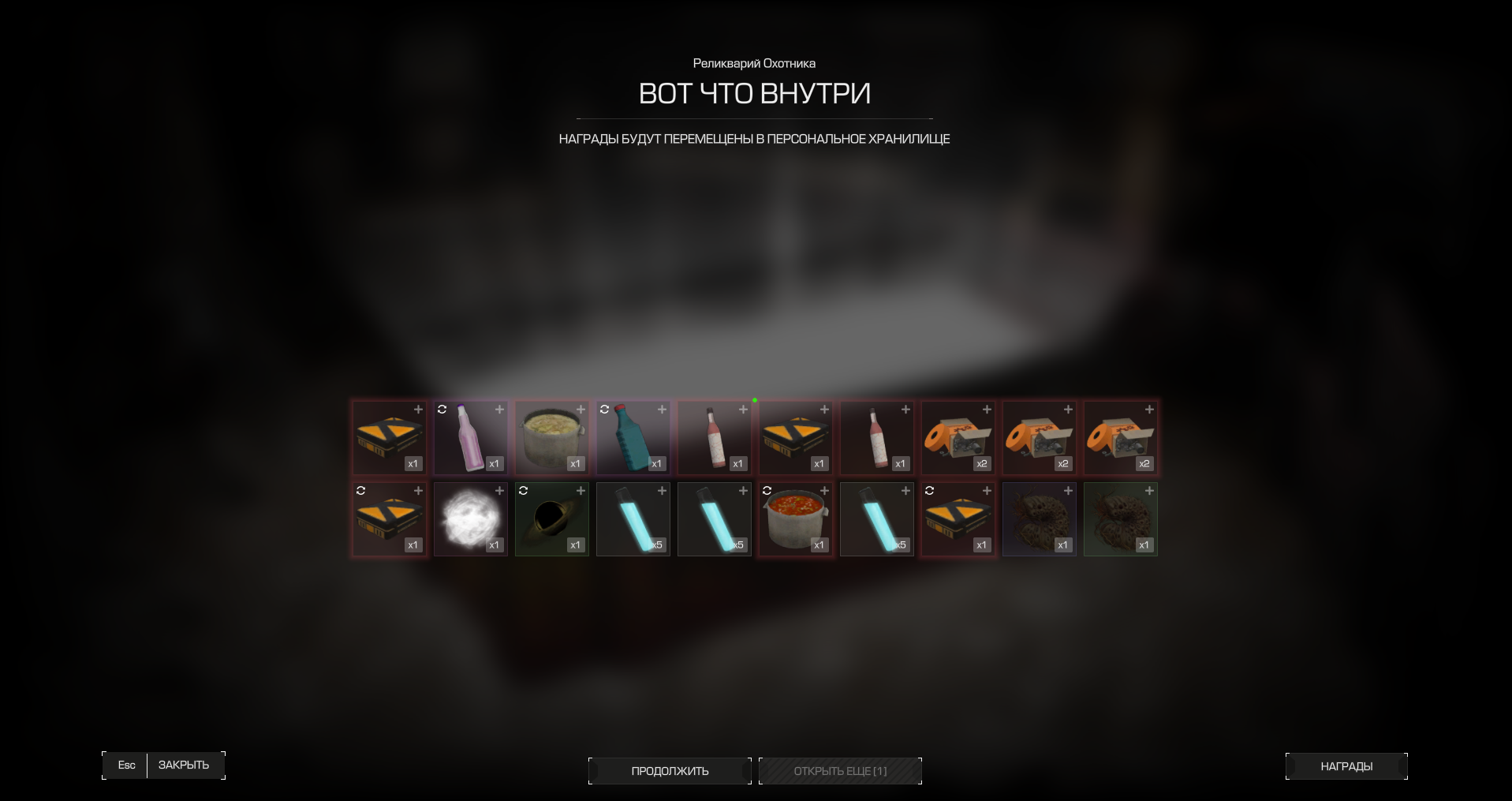Select the purple bottle reward slot

(x=471, y=438)
